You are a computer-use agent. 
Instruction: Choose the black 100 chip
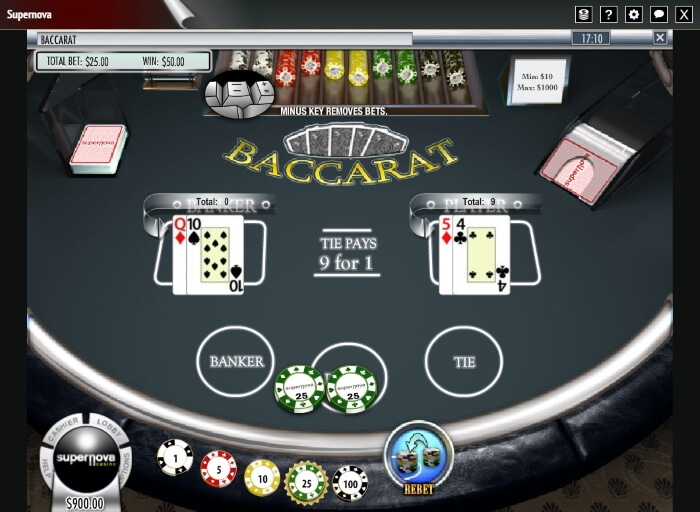point(350,483)
